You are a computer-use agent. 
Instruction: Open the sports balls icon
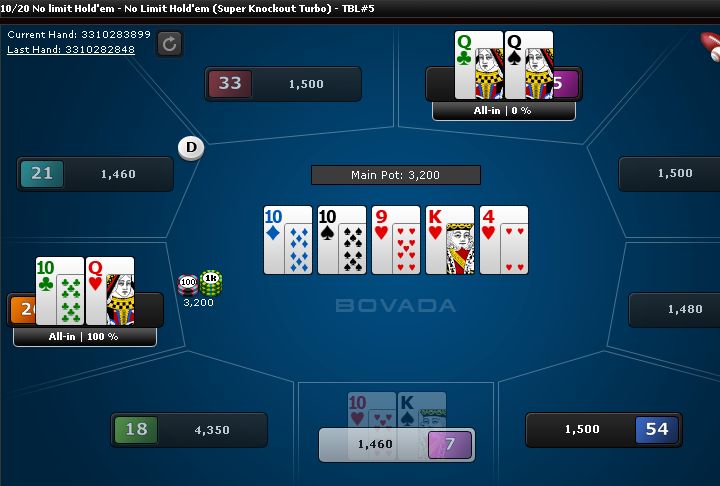click(709, 44)
